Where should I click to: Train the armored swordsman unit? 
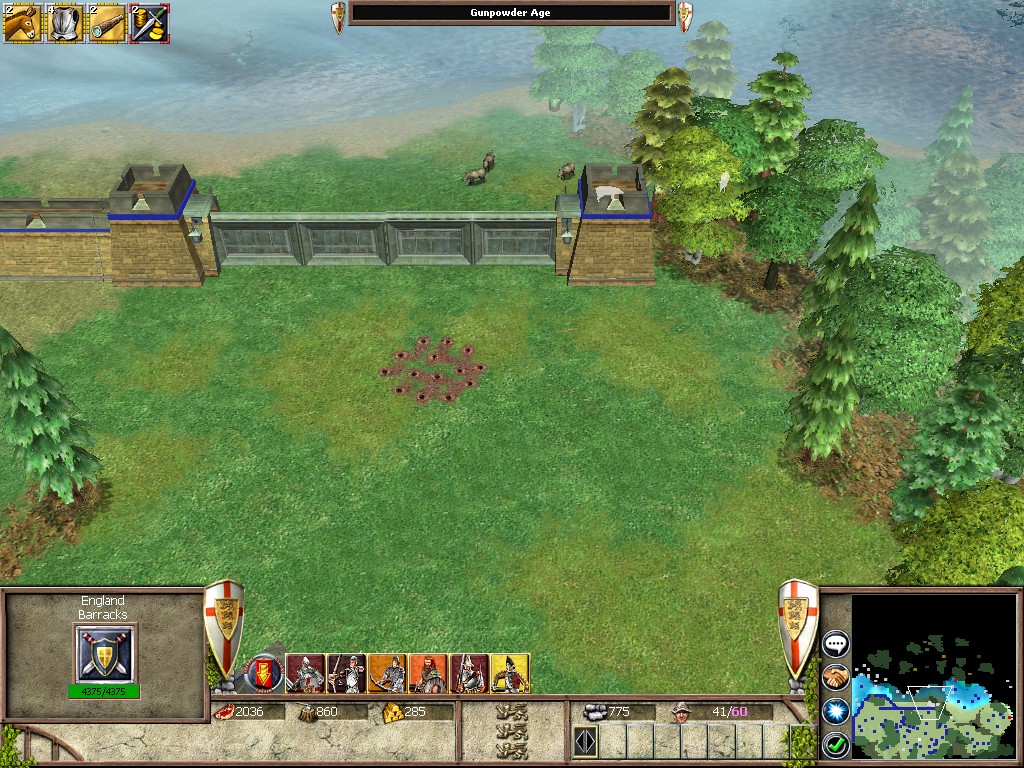(306, 673)
